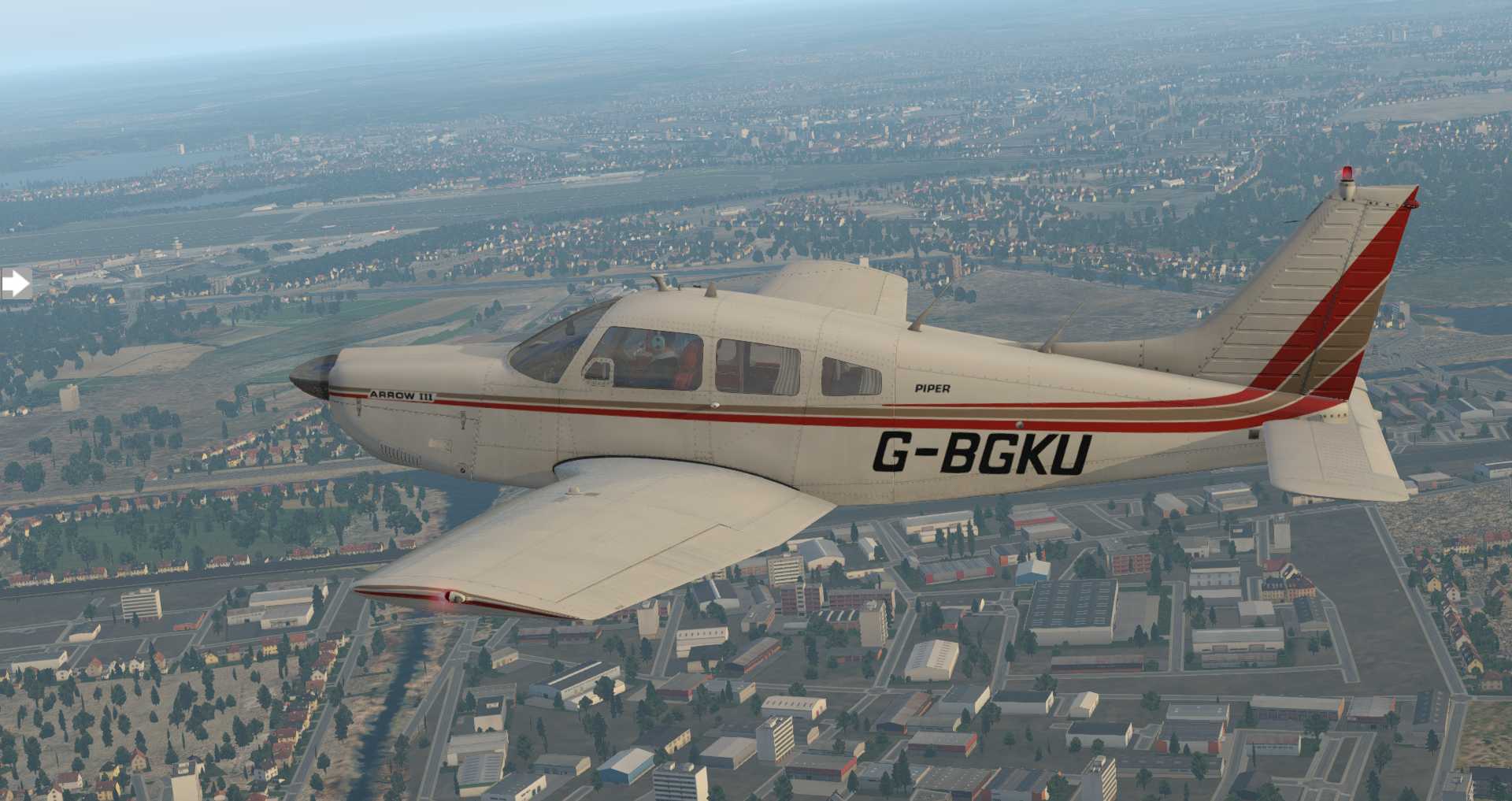Expand the side panel with the white arrow
This screenshot has width=1512, height=801.
15,284
